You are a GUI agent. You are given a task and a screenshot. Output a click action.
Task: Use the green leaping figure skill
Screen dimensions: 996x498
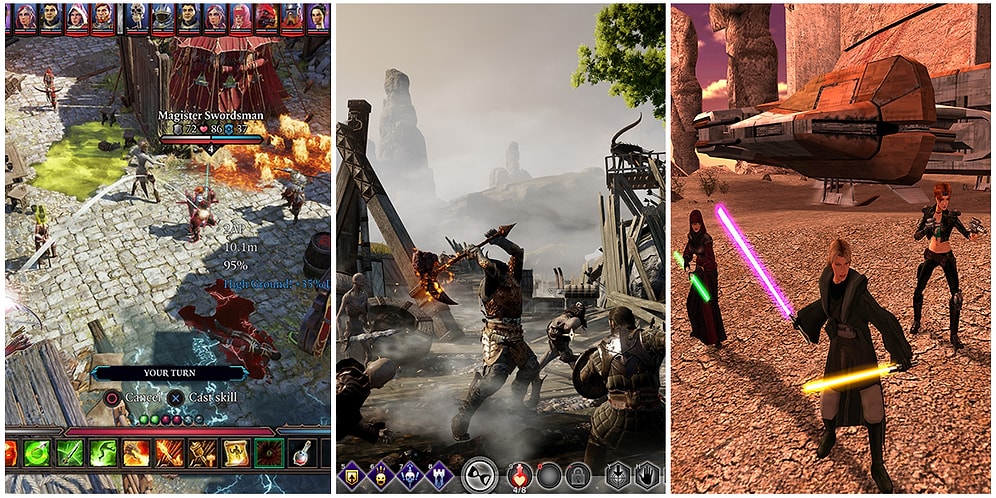point(103,453)
